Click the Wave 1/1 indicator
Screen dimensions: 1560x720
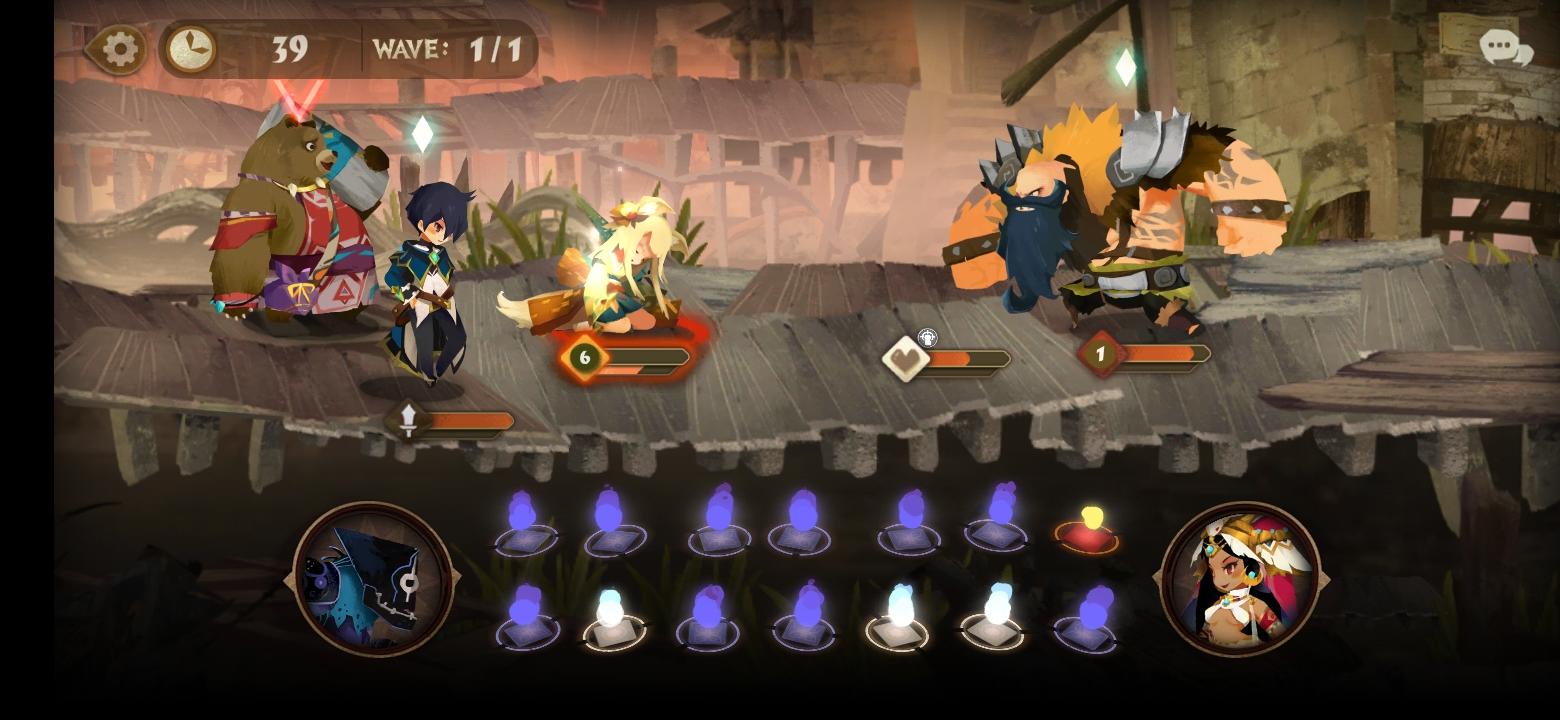(451, 46)
